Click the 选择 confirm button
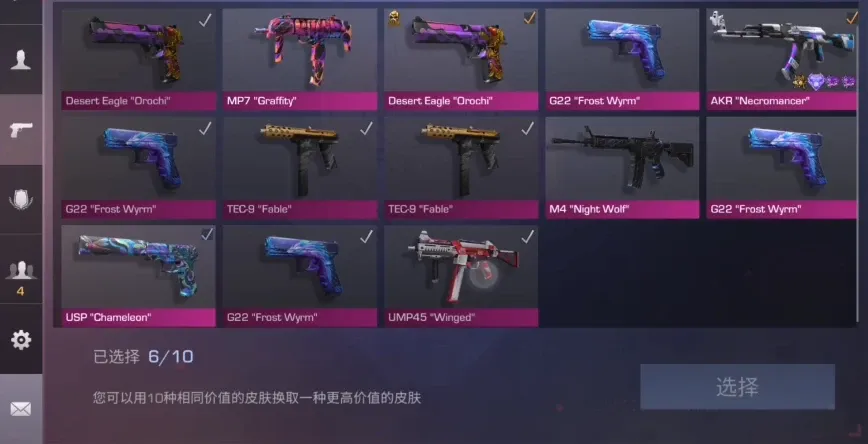 click(x=737, y=387)
